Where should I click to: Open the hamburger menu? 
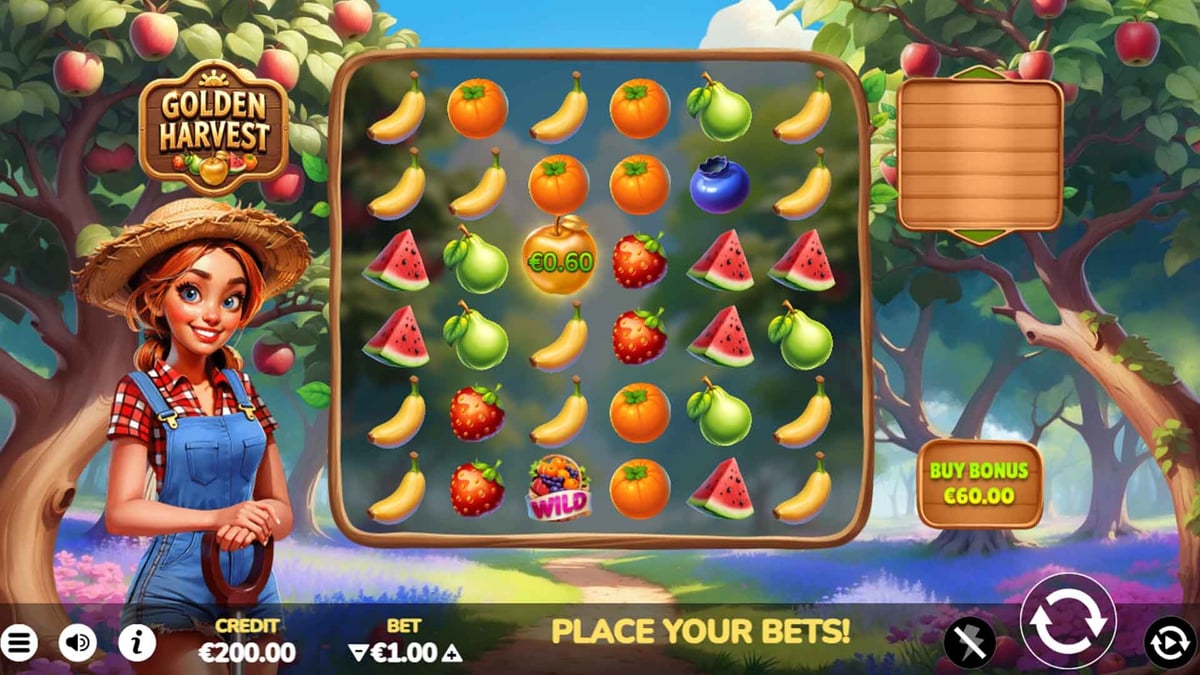[x=18, y=643]
